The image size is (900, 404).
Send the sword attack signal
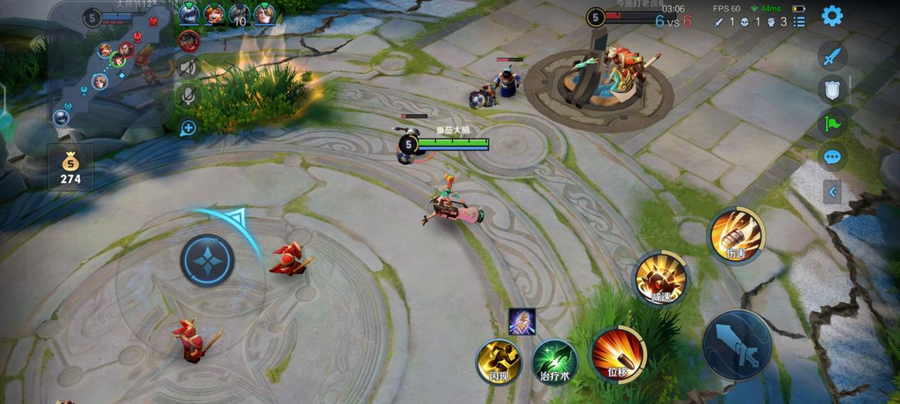click(x=832, y=56)
